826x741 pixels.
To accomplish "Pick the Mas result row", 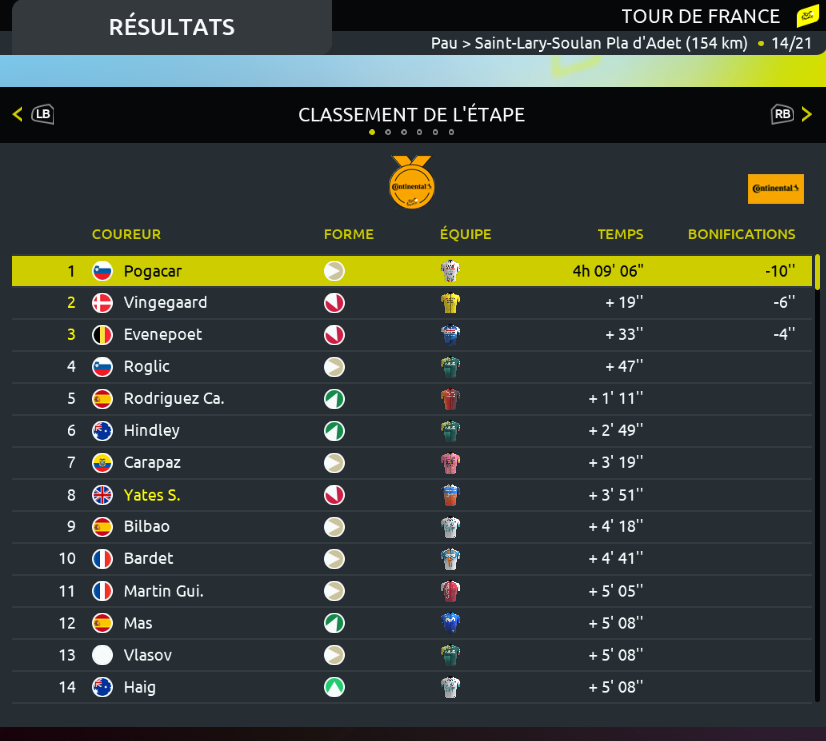I will (x=411, y=623).
